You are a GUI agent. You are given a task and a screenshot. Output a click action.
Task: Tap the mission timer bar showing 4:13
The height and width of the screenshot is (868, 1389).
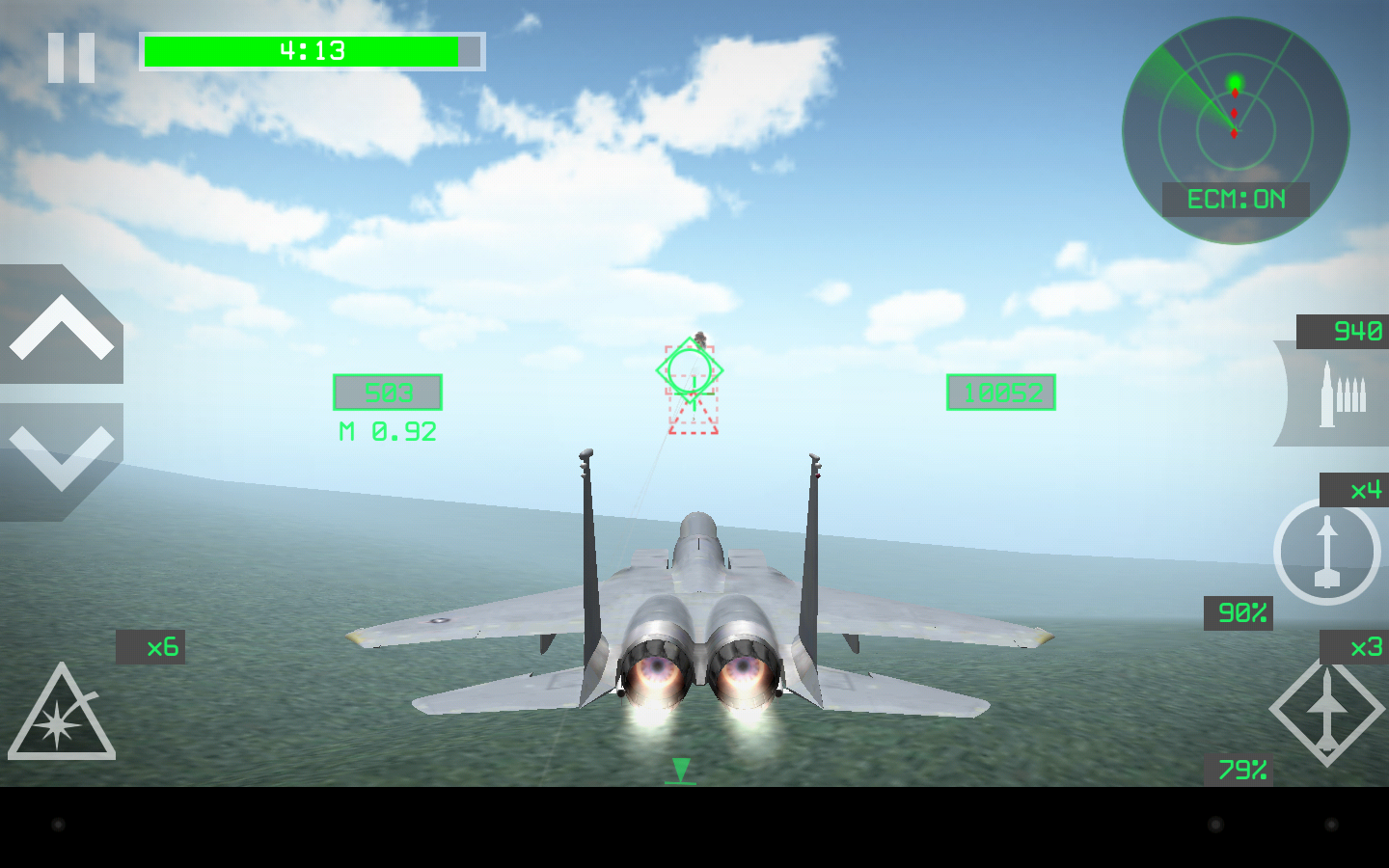(x=311, y=50)
